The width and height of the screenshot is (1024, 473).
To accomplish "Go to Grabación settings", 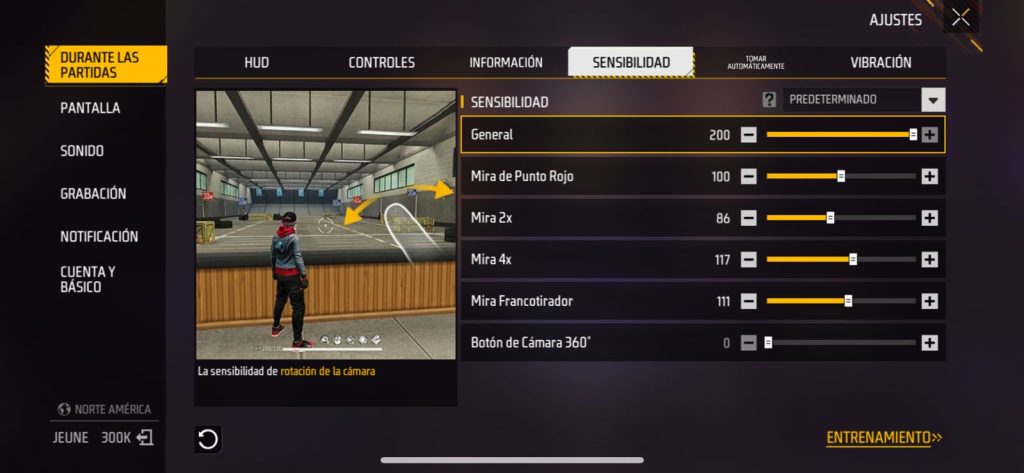I will tap(93, 194).
